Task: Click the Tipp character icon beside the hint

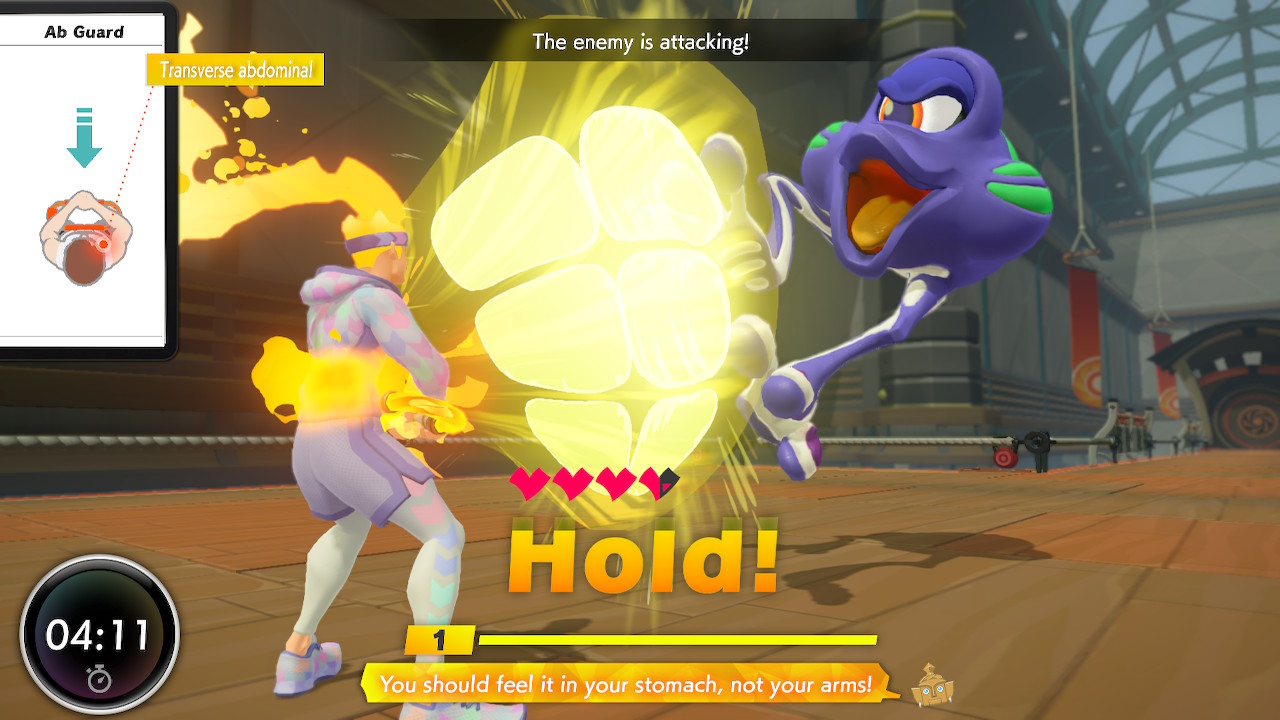Action: coord(932,685)
